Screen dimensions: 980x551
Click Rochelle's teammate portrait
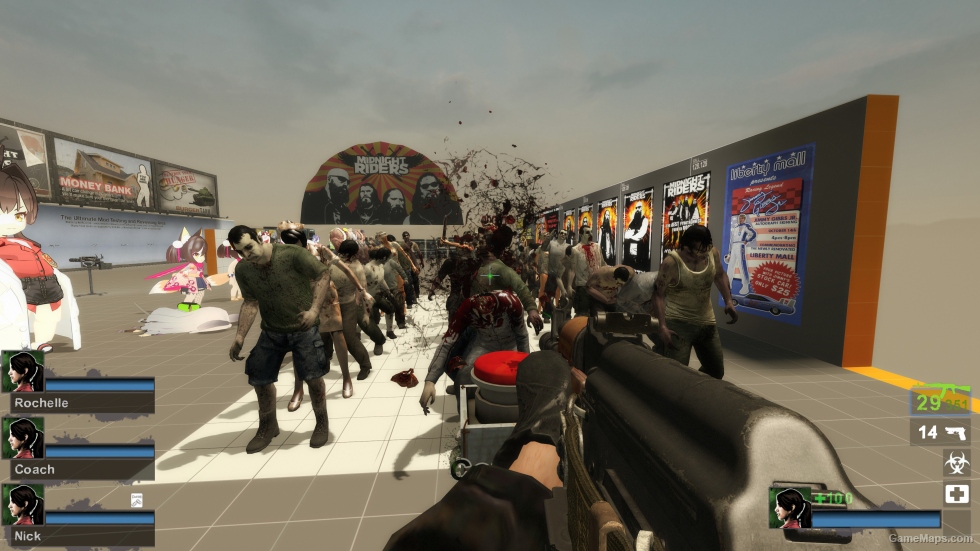[x=22, y=371]
